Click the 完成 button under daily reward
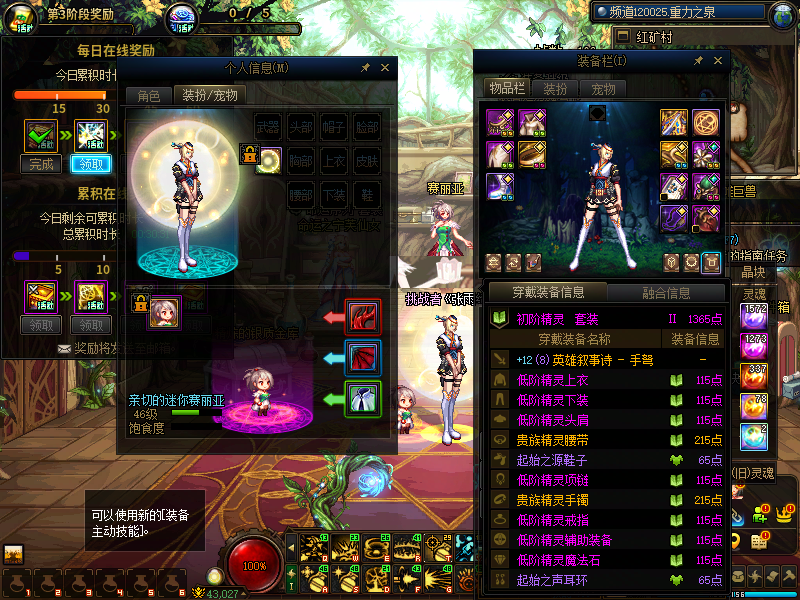Viewport: 800px width, 600px height. pyautogui.click(x=42, y=165)
